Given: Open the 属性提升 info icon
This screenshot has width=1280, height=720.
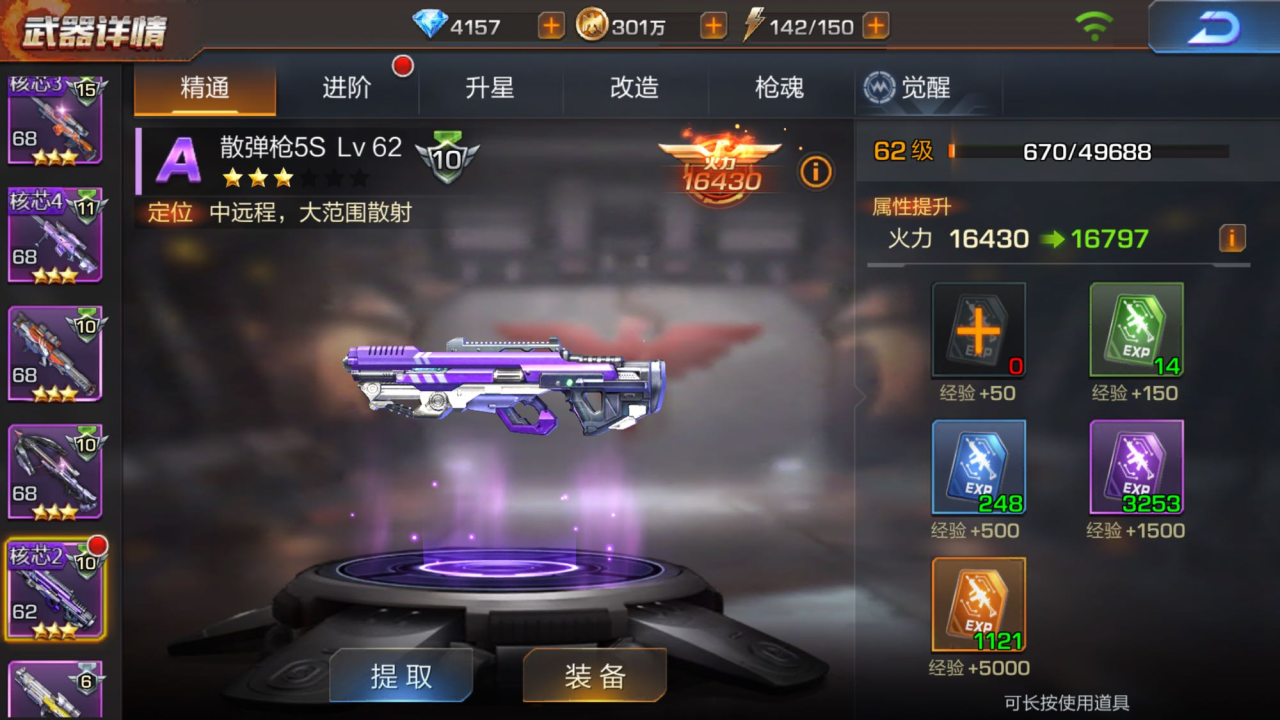Looking at the screenshot, I should (1232, 238).
